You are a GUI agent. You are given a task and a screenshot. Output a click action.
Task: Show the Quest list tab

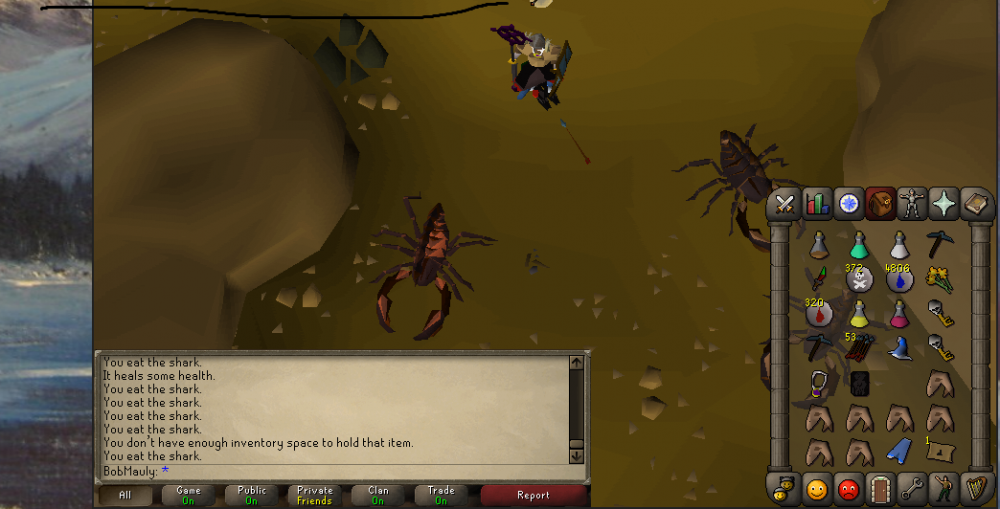tap(849, 204)
